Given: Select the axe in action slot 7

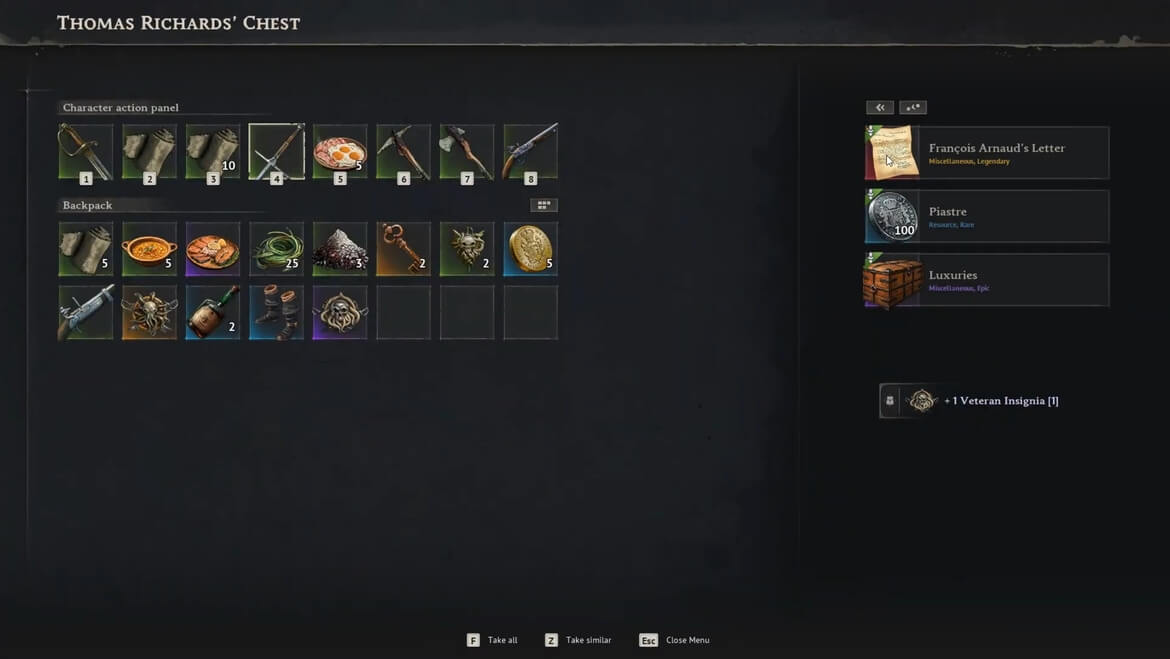Looking at the screenshot, I should pyautogui.click(x=467, y=152).
